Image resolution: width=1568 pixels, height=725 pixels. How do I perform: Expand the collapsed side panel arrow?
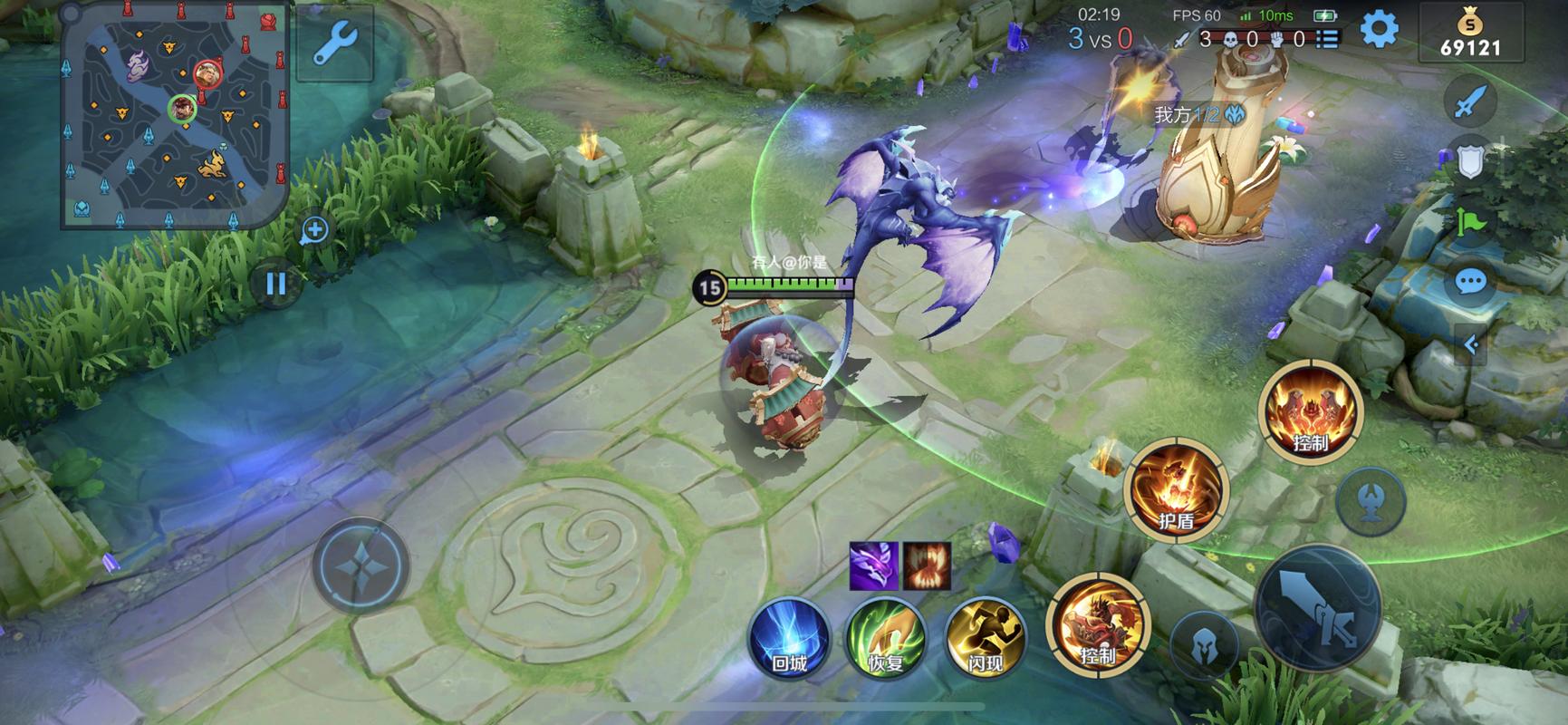1470,344
